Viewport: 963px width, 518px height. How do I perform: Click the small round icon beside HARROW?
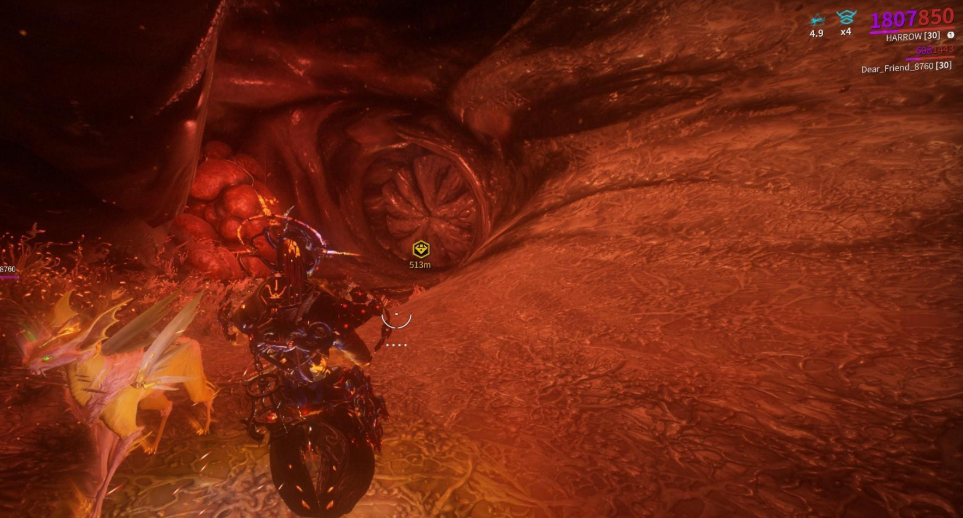pos(950,36)
